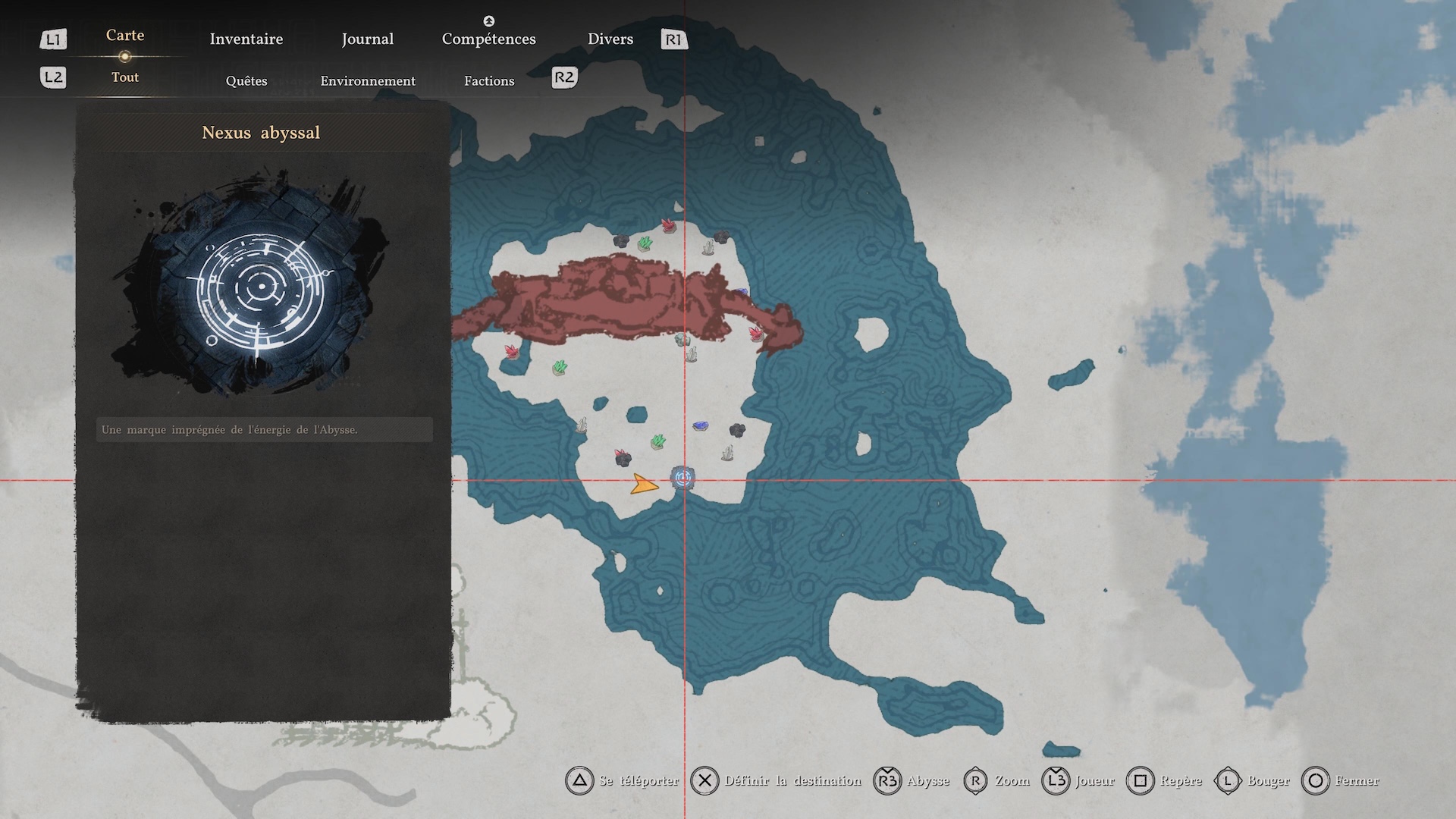
Task: Select the Carte tab
Action: pyautogui.click(x=125, y=36)
